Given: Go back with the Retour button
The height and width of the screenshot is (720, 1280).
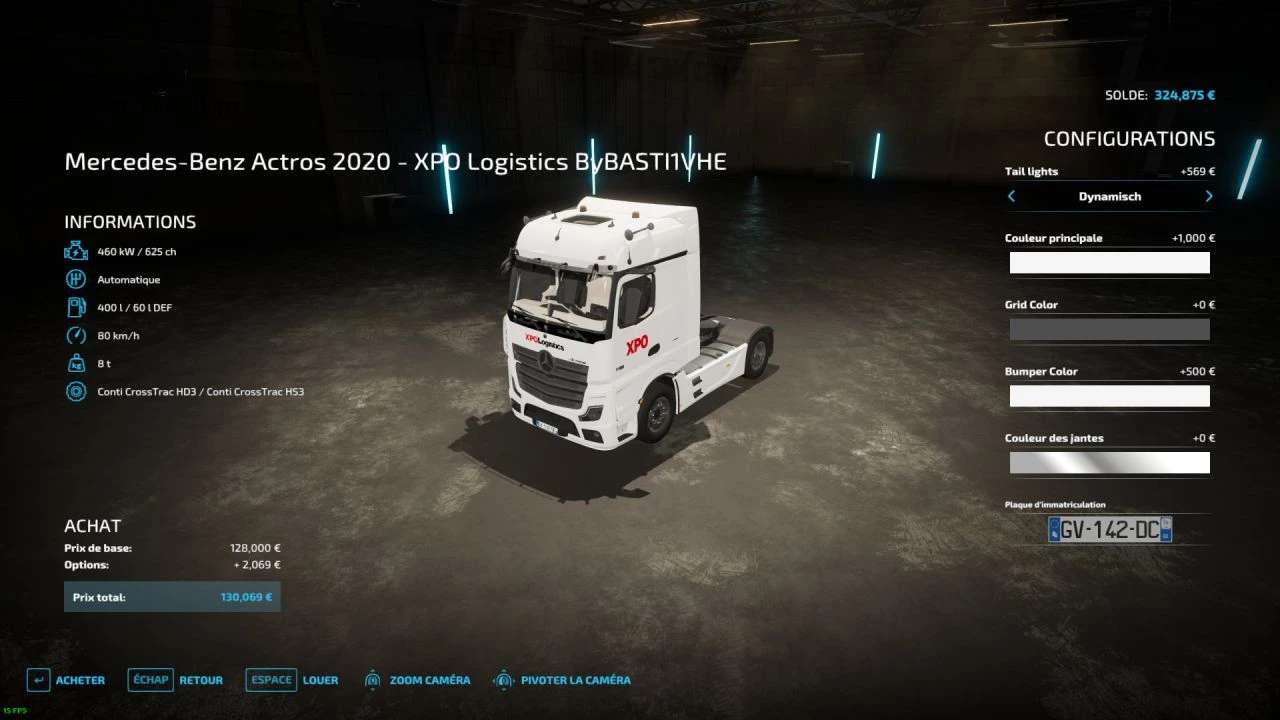Looking at the screenshot, I should pos(176,680).
